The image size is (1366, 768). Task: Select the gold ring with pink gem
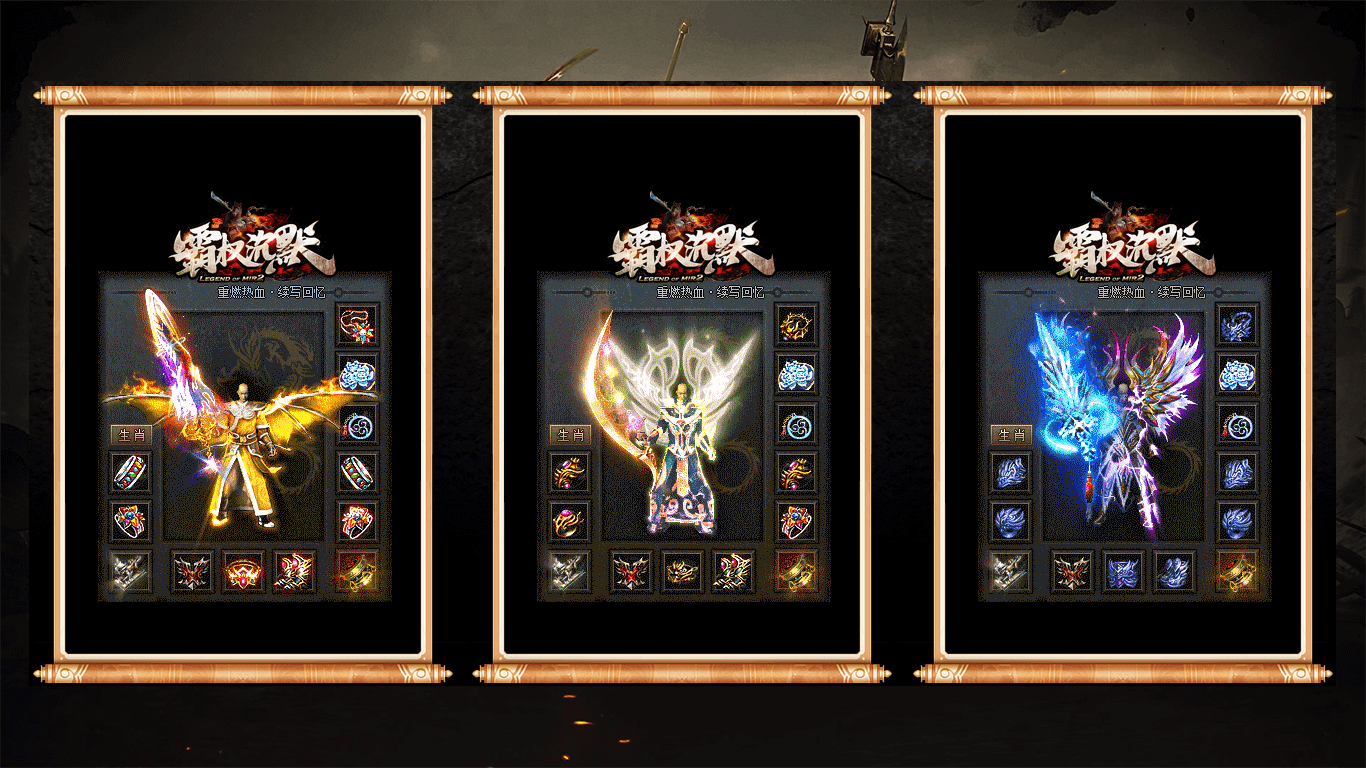570,522
